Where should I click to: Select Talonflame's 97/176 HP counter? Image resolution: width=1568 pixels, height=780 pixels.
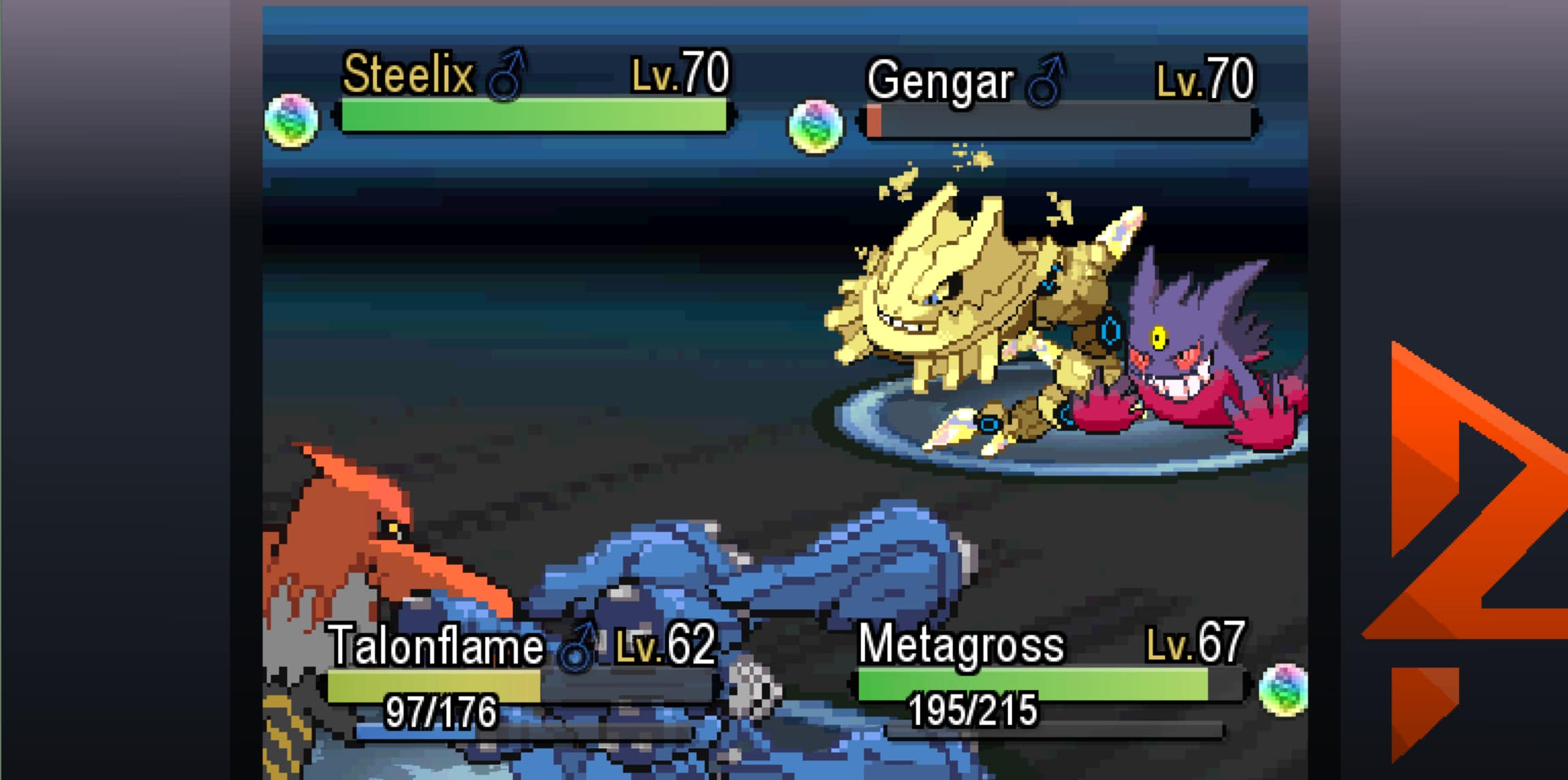[442, 709]
